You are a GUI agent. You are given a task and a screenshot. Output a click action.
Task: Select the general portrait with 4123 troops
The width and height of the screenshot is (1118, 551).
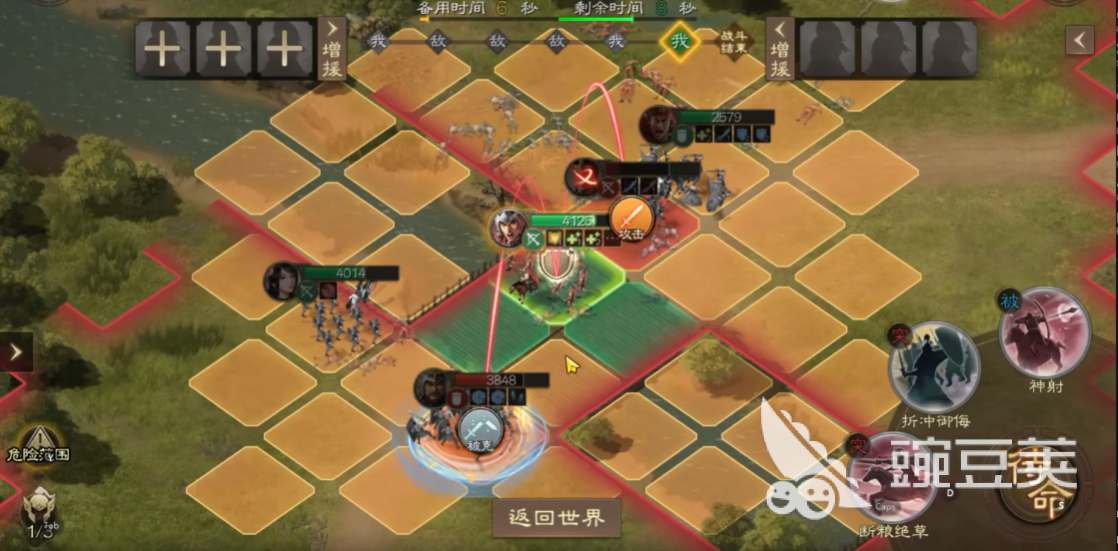tap(509, 229)
